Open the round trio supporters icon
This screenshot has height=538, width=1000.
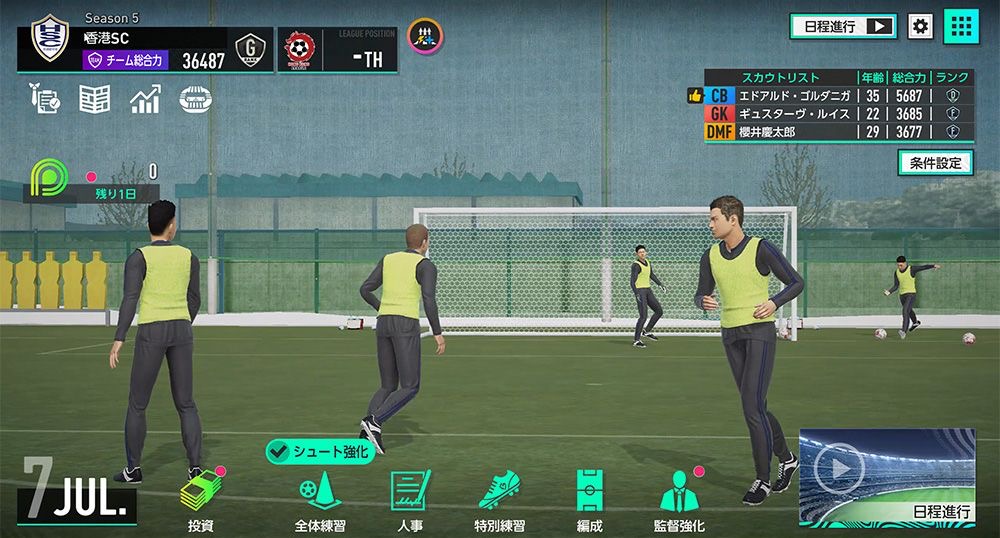[x=425, y=37]
